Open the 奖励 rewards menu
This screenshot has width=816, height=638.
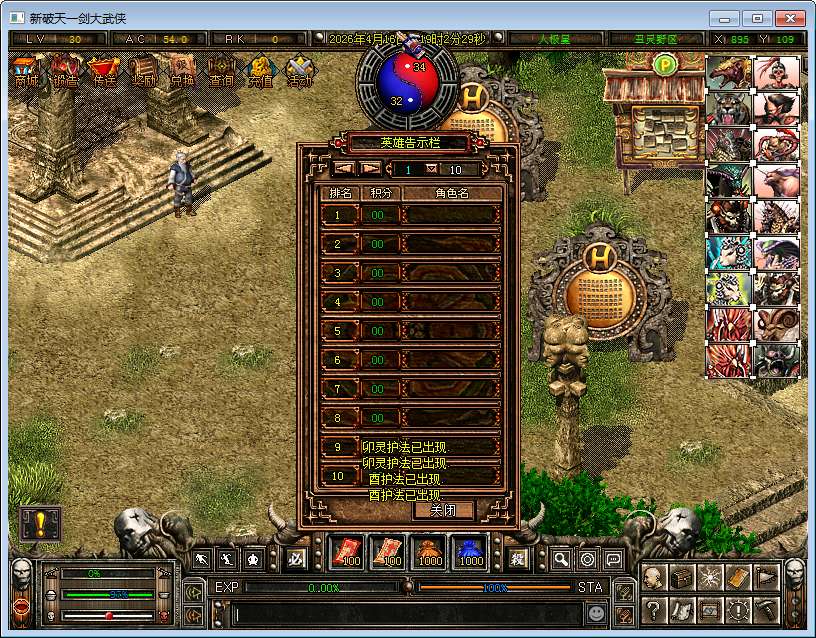(x=143, y=72)
